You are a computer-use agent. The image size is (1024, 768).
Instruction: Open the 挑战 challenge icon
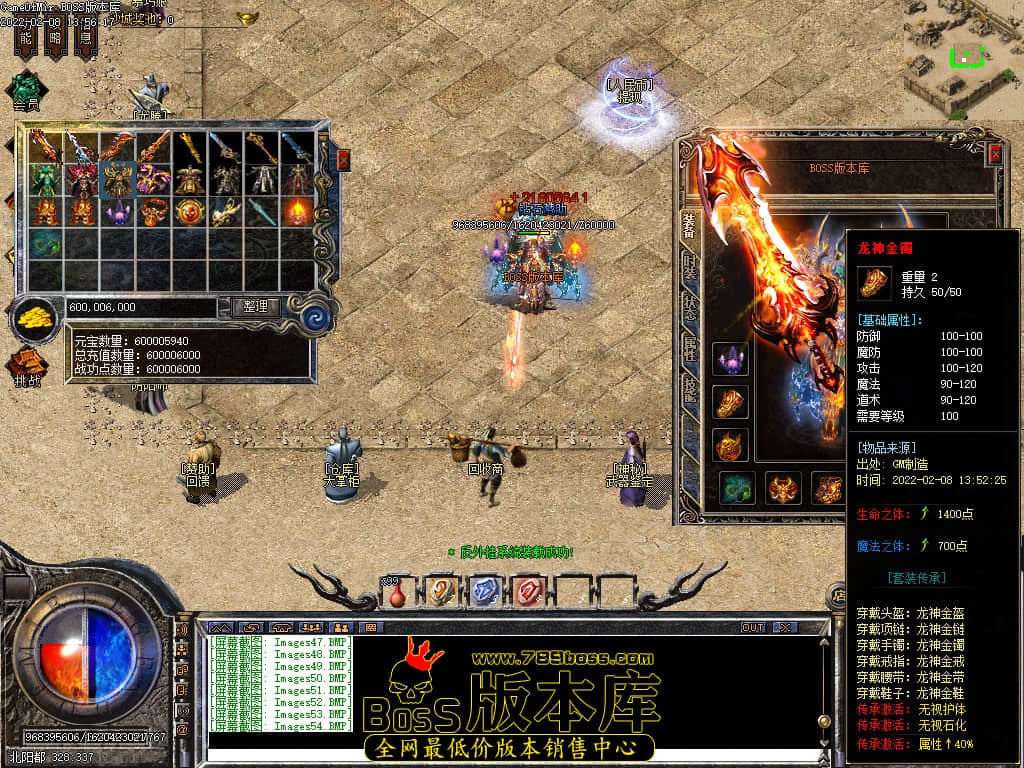tap(27, 367)
